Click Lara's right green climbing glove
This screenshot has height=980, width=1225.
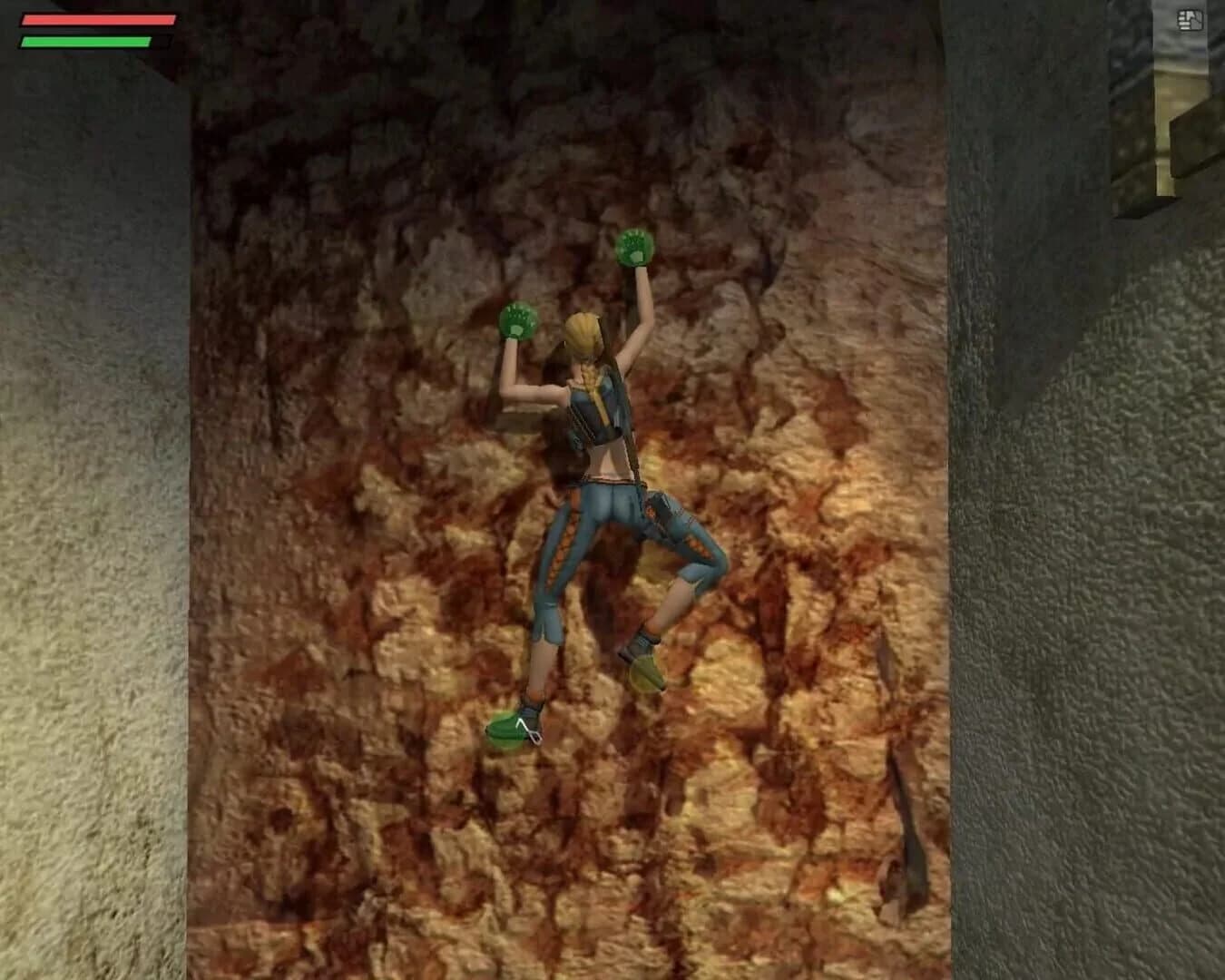point(635,245)
